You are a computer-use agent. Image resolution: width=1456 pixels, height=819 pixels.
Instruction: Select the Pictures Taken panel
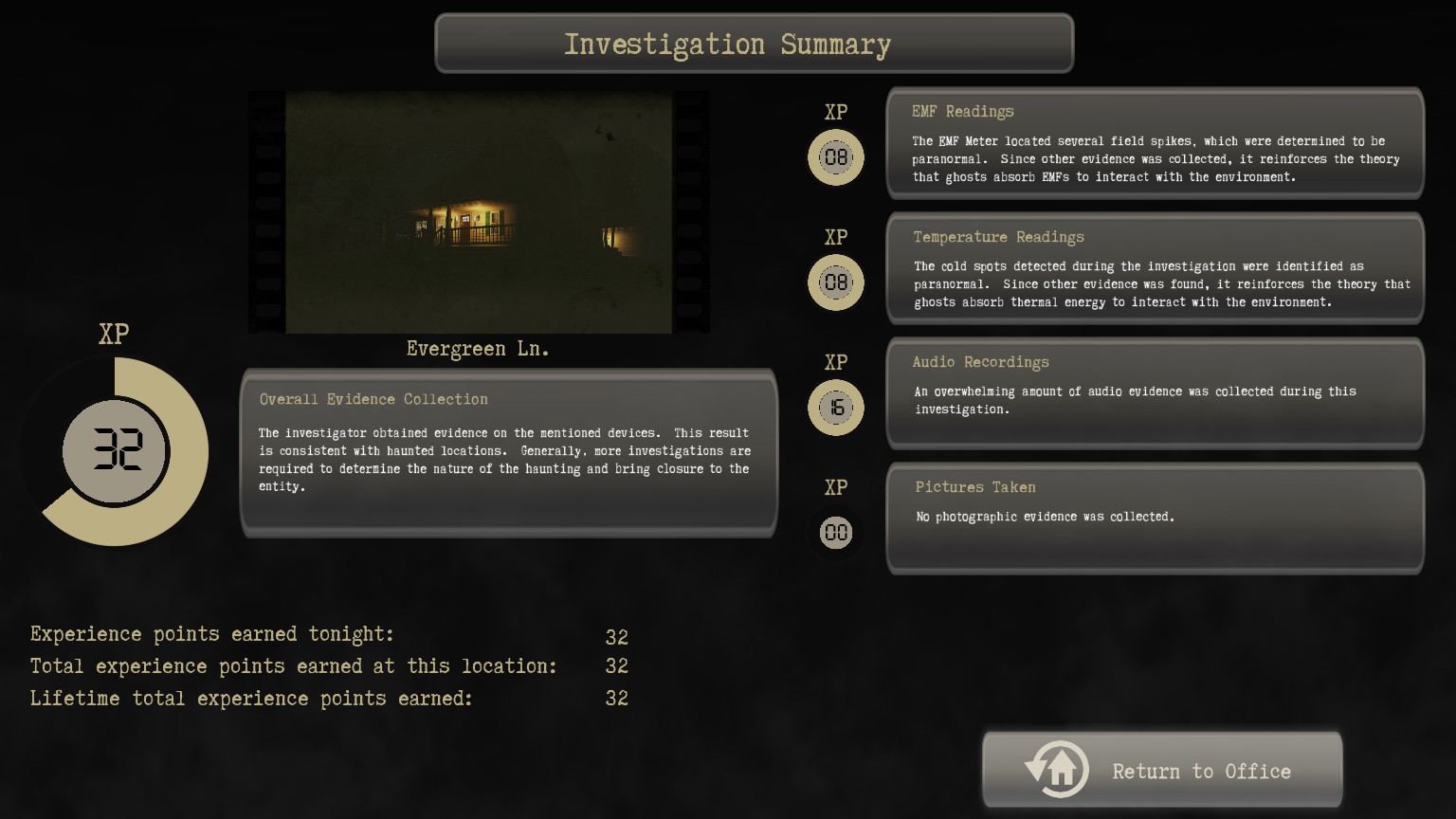1155,519
